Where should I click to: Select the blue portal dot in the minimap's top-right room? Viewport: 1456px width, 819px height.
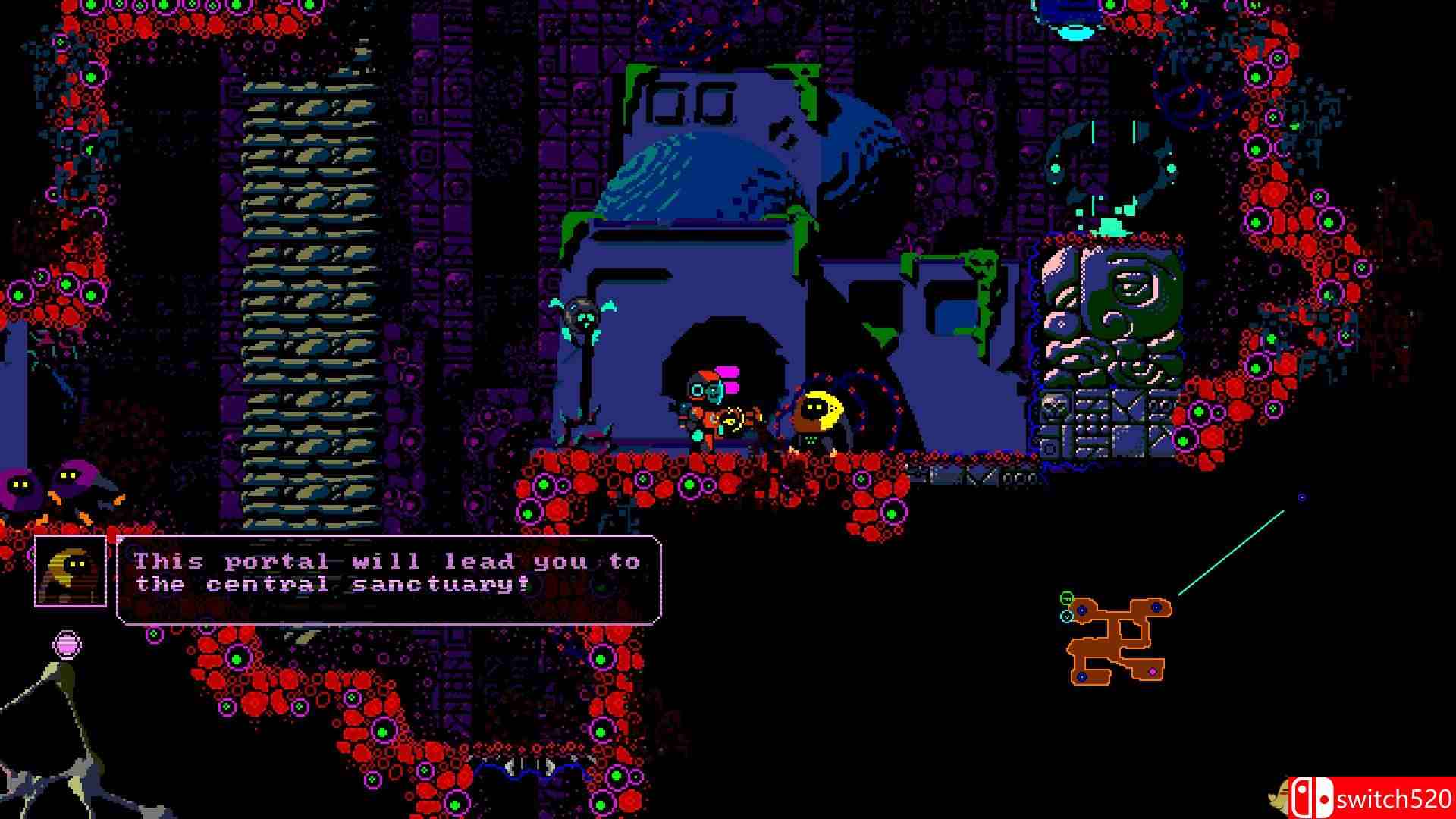1156,607
